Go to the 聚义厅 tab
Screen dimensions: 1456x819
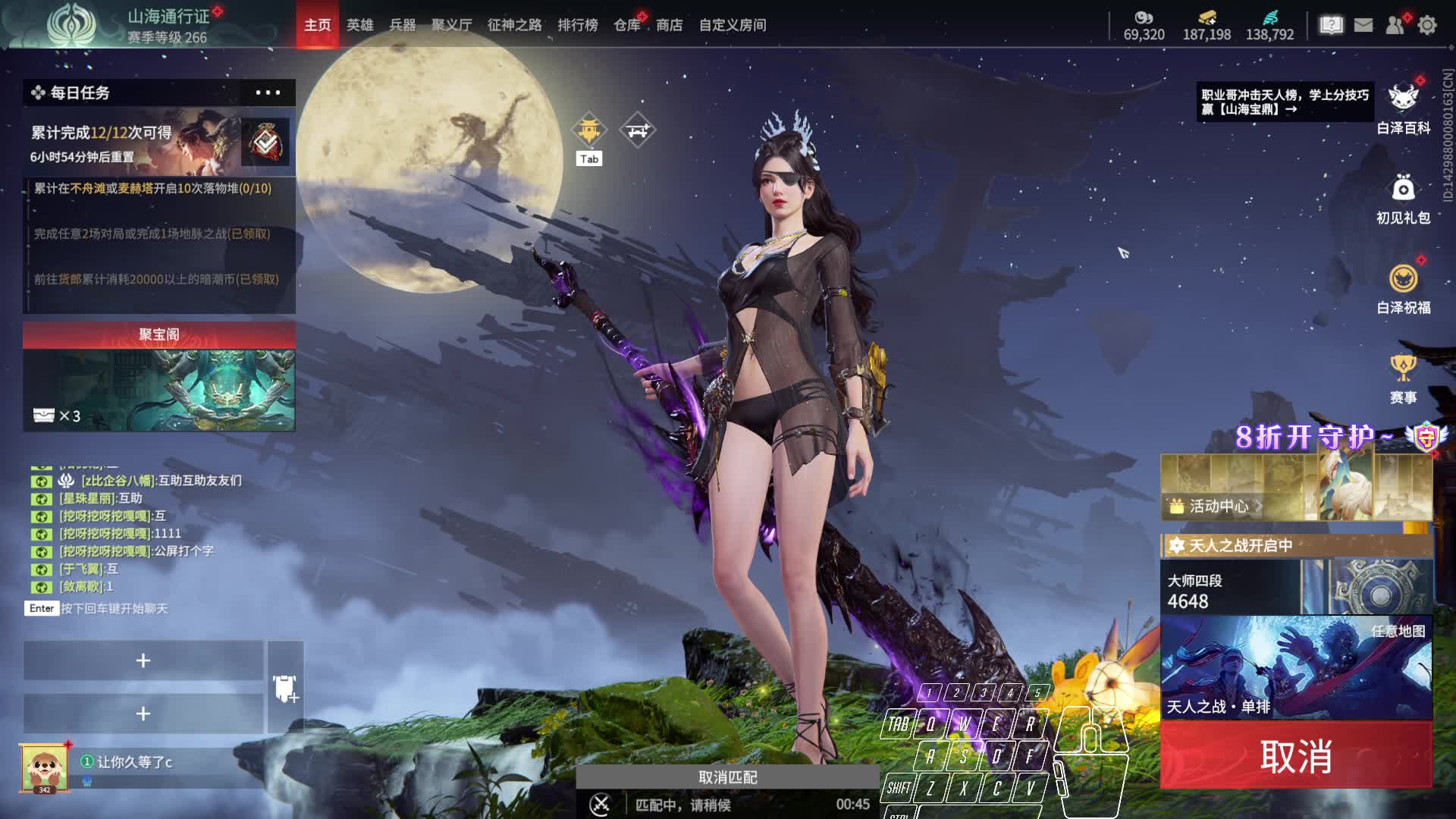451,25
